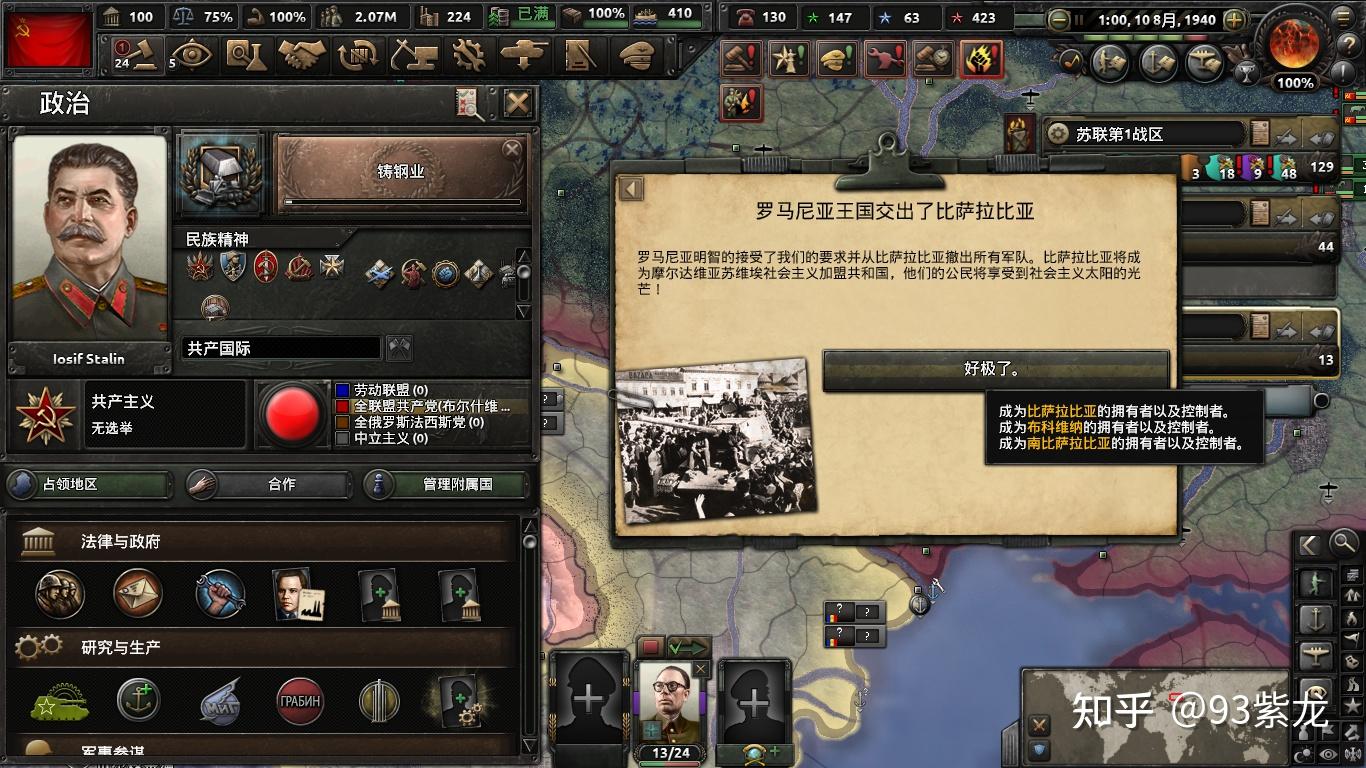Click the 好极了 event confirmation button
The image size is (1366, 768).
[x=995, y=368]
